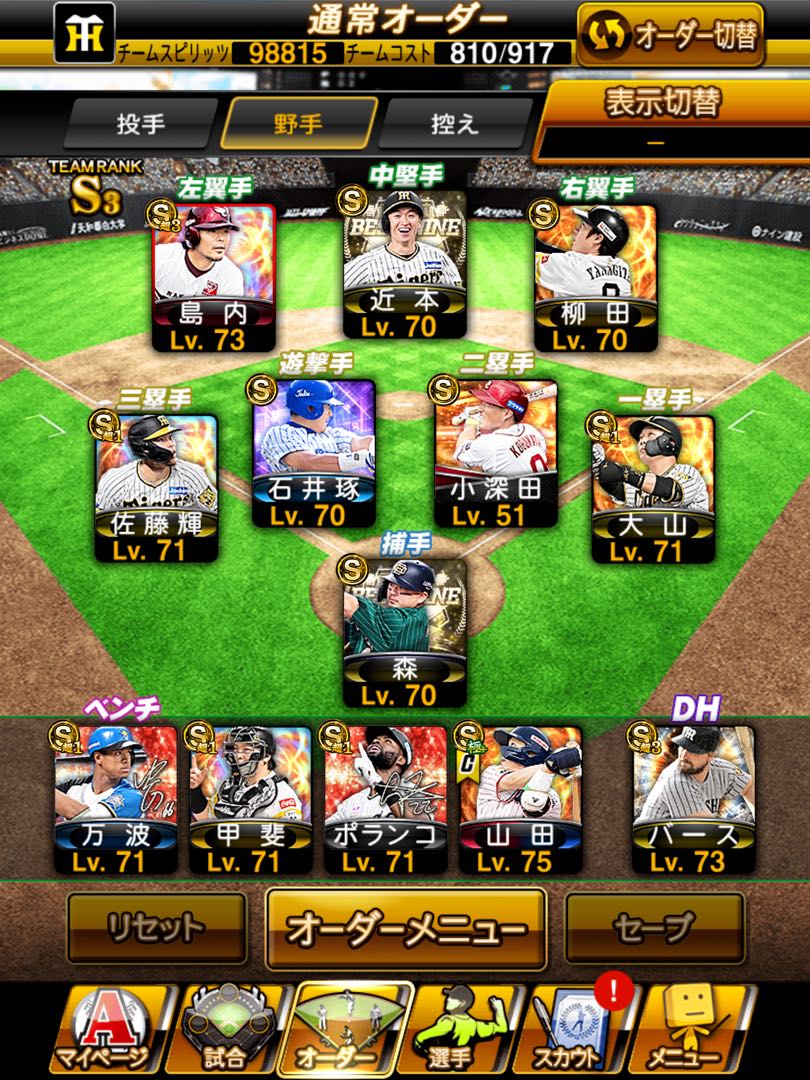This screenshot has height=1080, width=810.
Task: Click the リセット reset button
Action: point(156,928)
